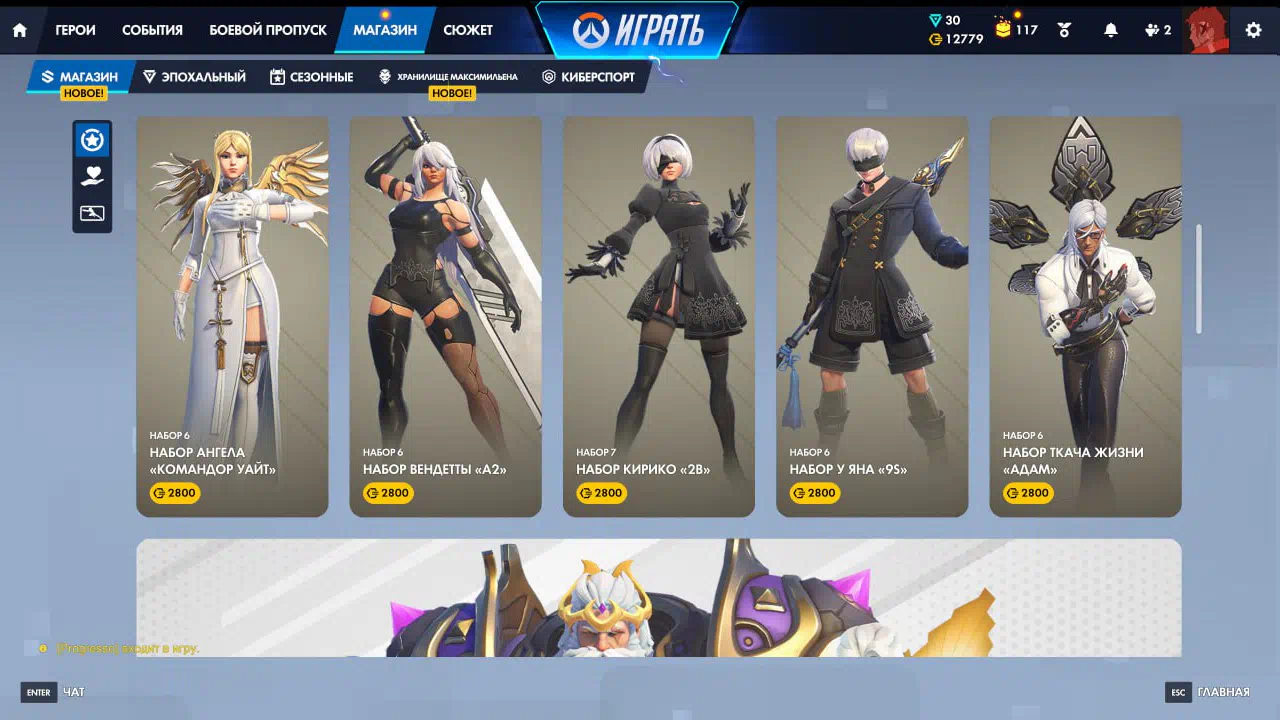Go to the home screen icon
The width and height of the screenshot is (1280, 720).
coord(19,30)
